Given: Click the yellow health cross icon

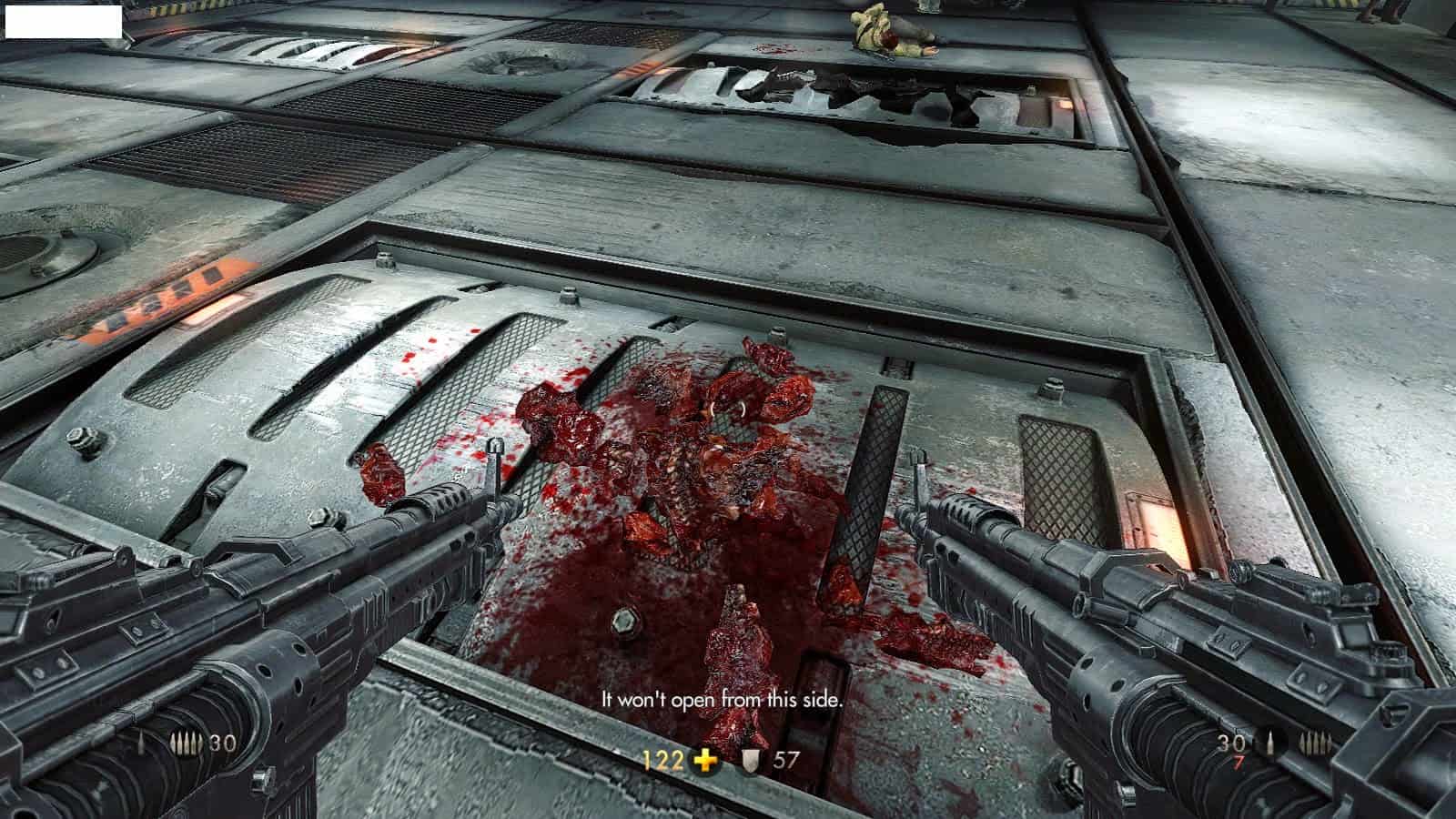Looking at the screenshot, I should click(705, 761).
